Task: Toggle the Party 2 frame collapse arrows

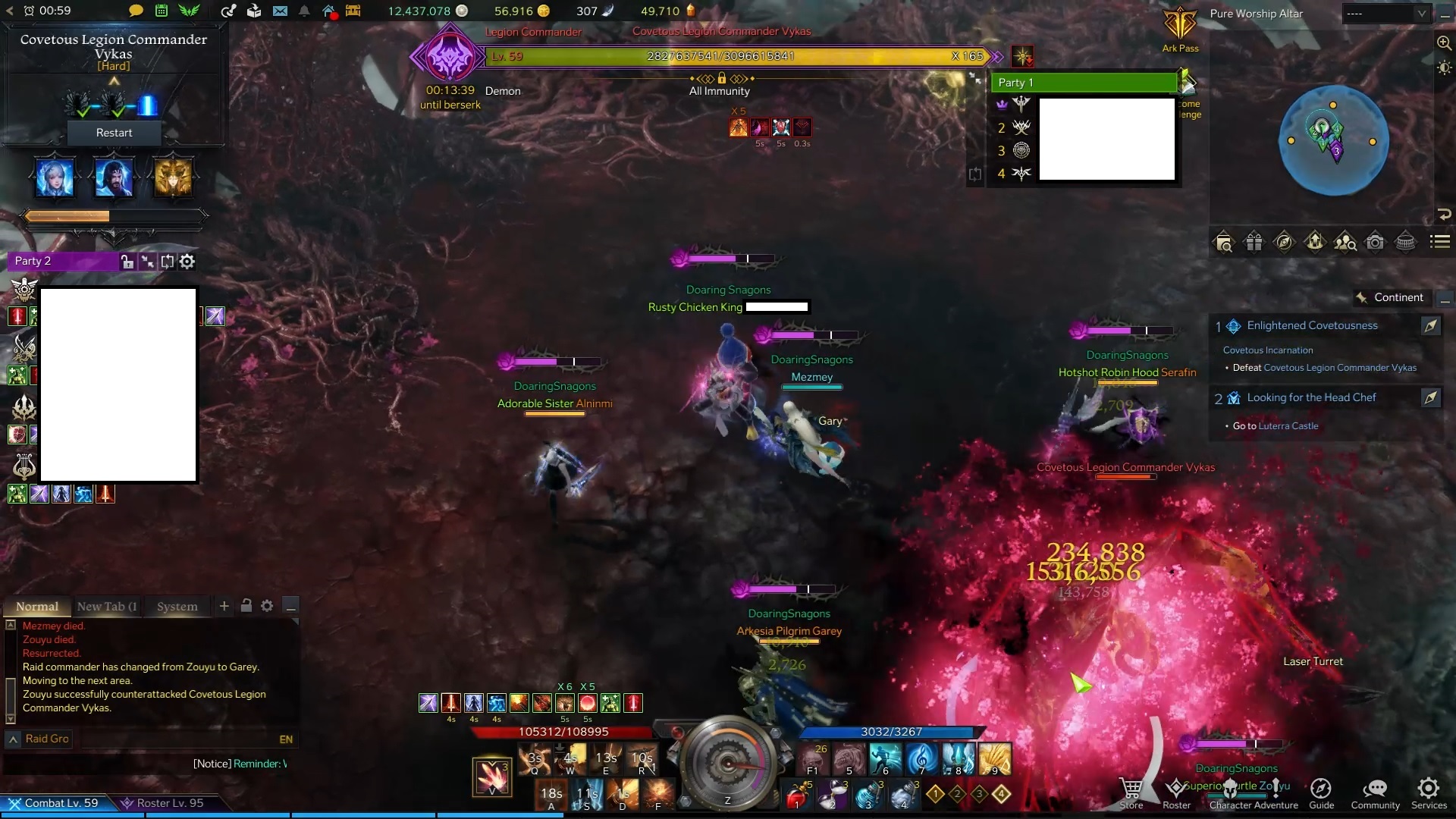Action: point(148,262)
